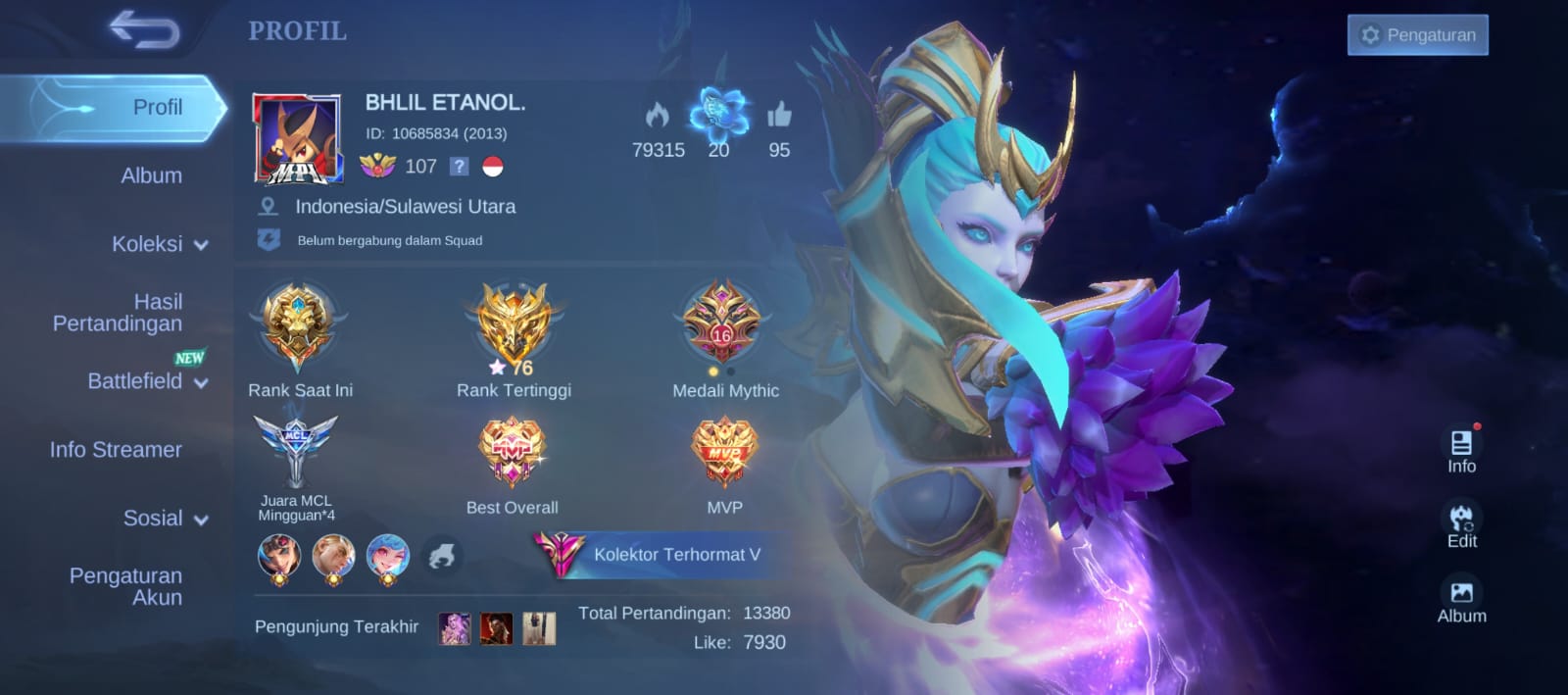
Task: Open Pengaturan Akun account settings
Action: coord(126,586)
